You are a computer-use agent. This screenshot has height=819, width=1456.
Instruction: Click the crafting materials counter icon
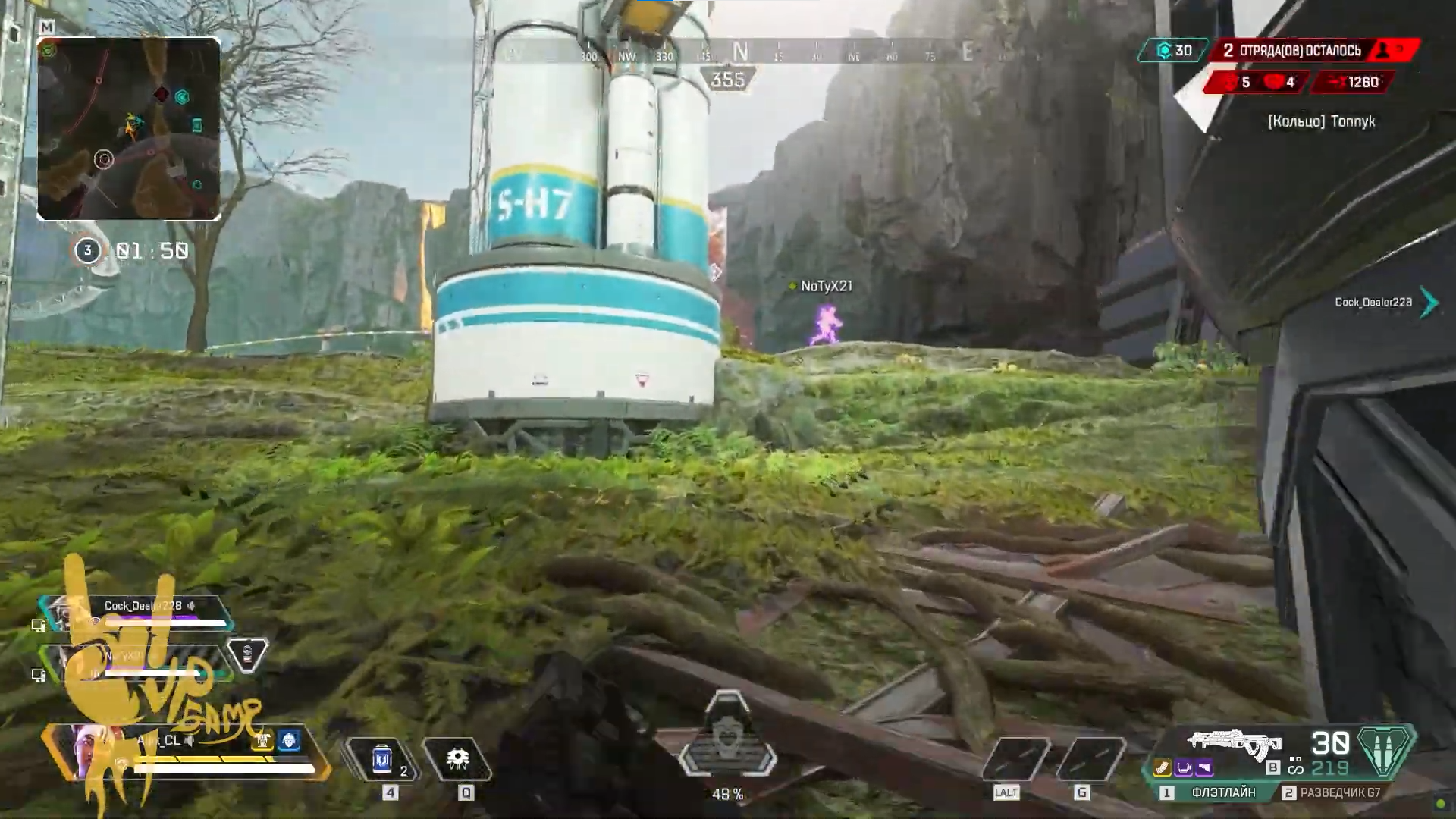pos(1164,51)
